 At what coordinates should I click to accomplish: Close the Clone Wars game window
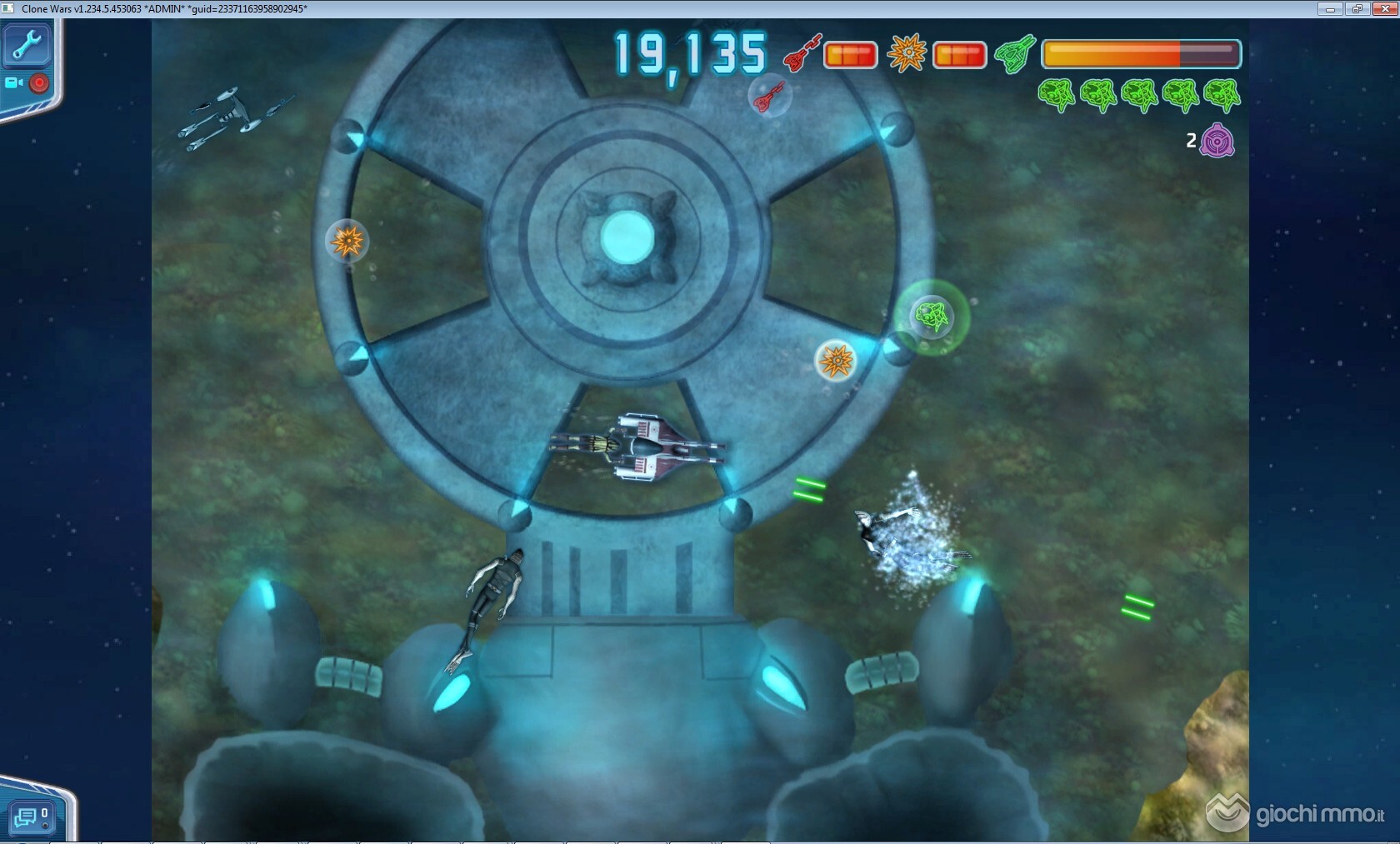pyautogui.click(x=1384, y=9)
